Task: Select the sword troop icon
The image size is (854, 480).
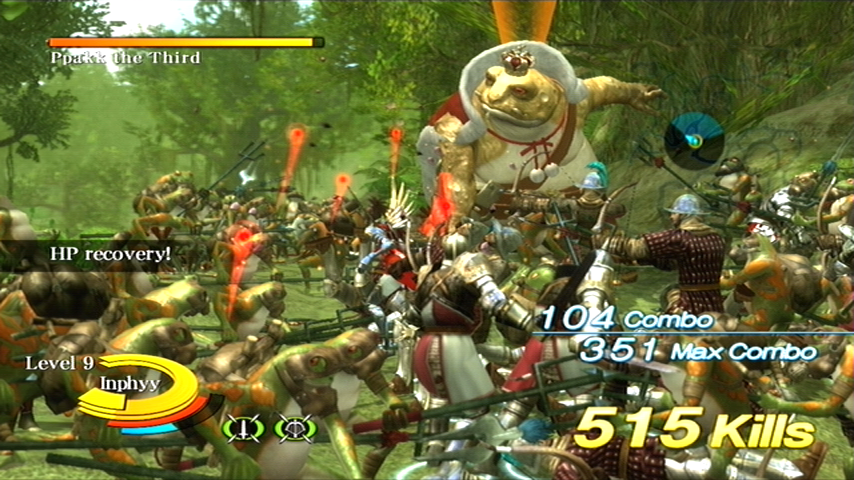Action: (242, 428)
